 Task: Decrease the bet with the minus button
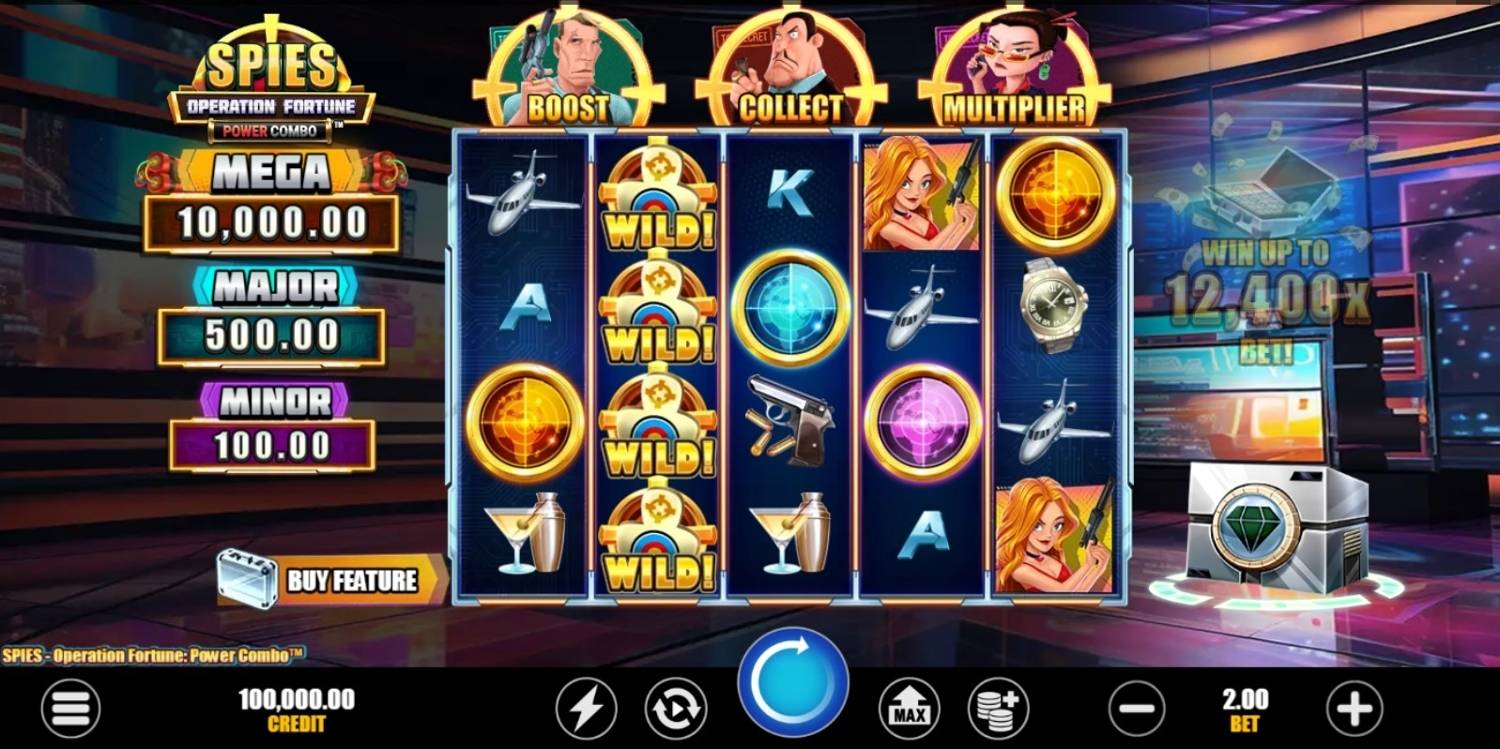pyautogui.click(x=1137, y=709)
